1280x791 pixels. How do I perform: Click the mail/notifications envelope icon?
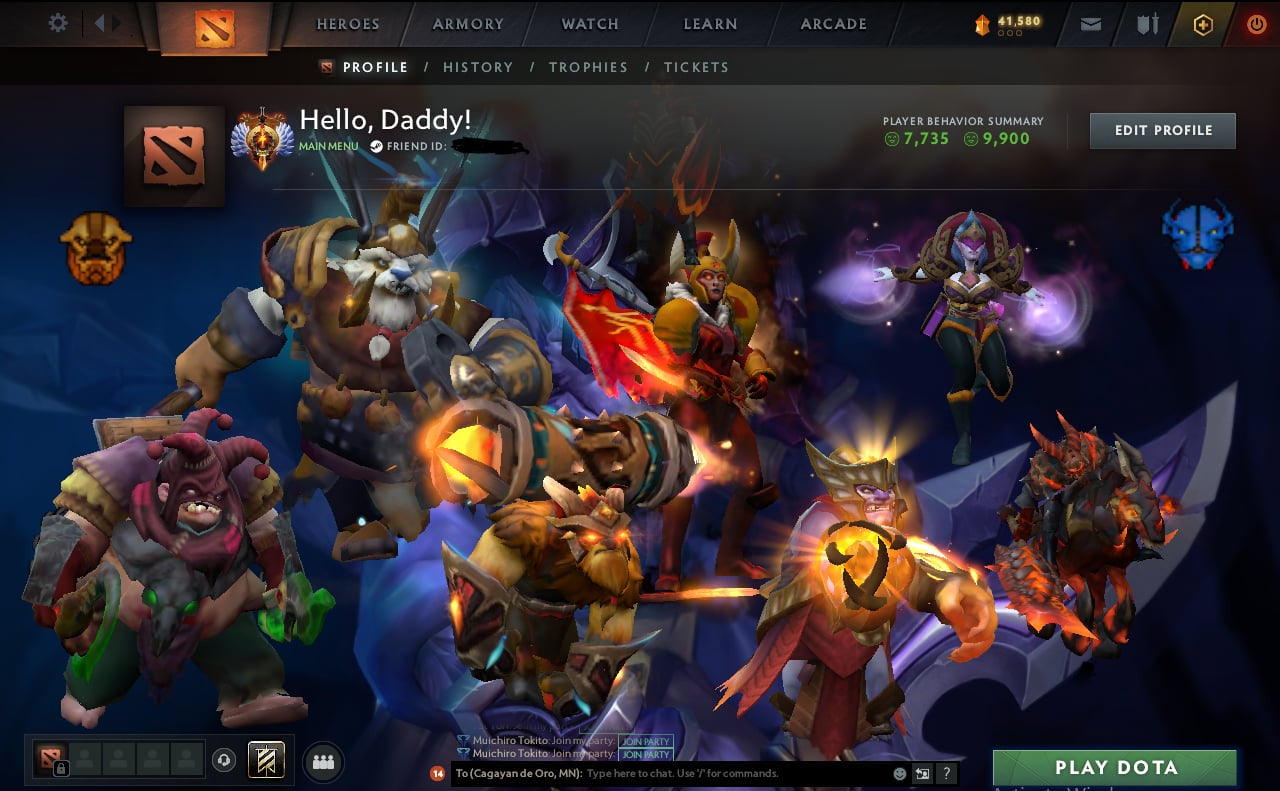point(1090,24)
